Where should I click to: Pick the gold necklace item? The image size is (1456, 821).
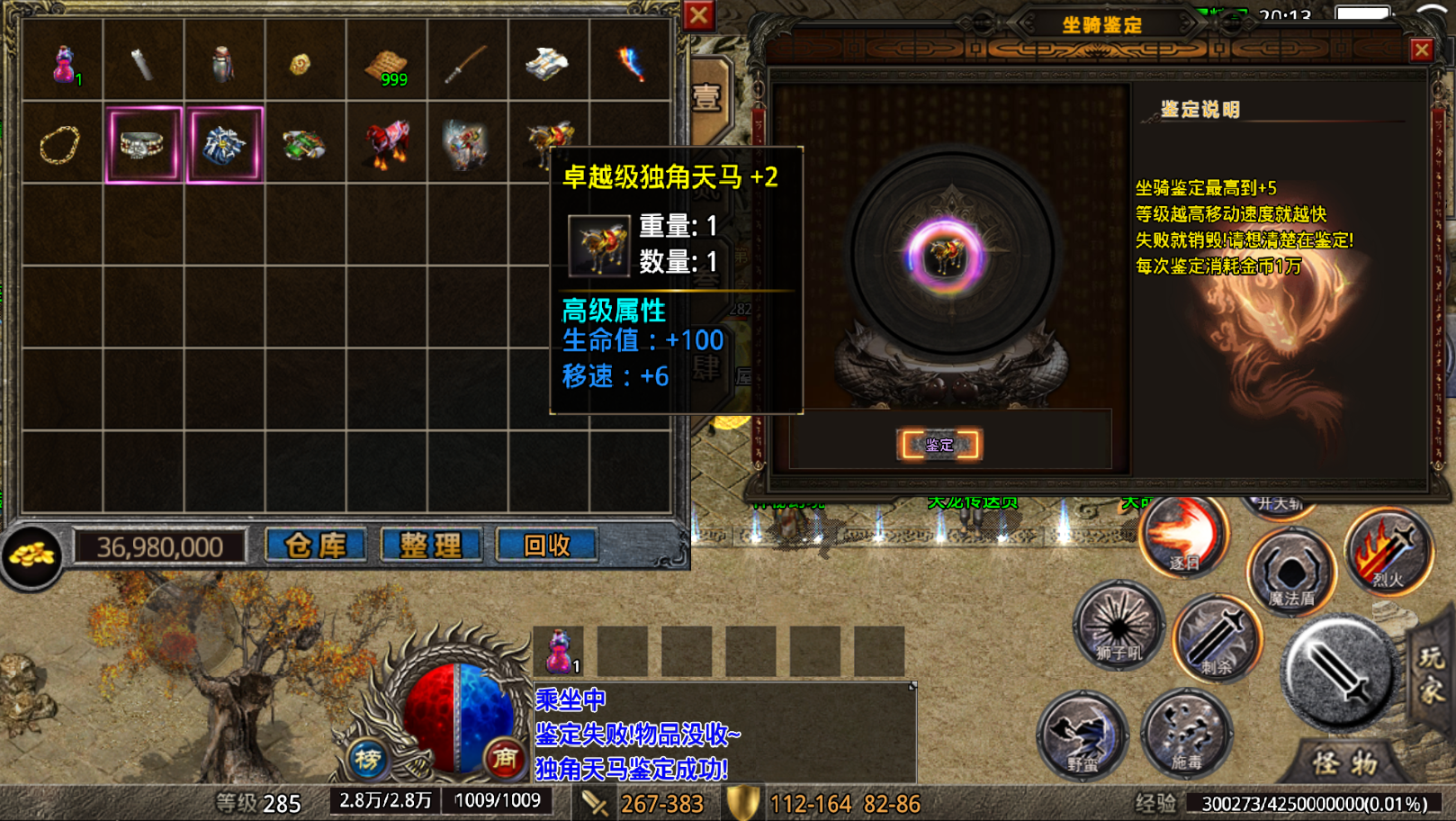(60, 144)
